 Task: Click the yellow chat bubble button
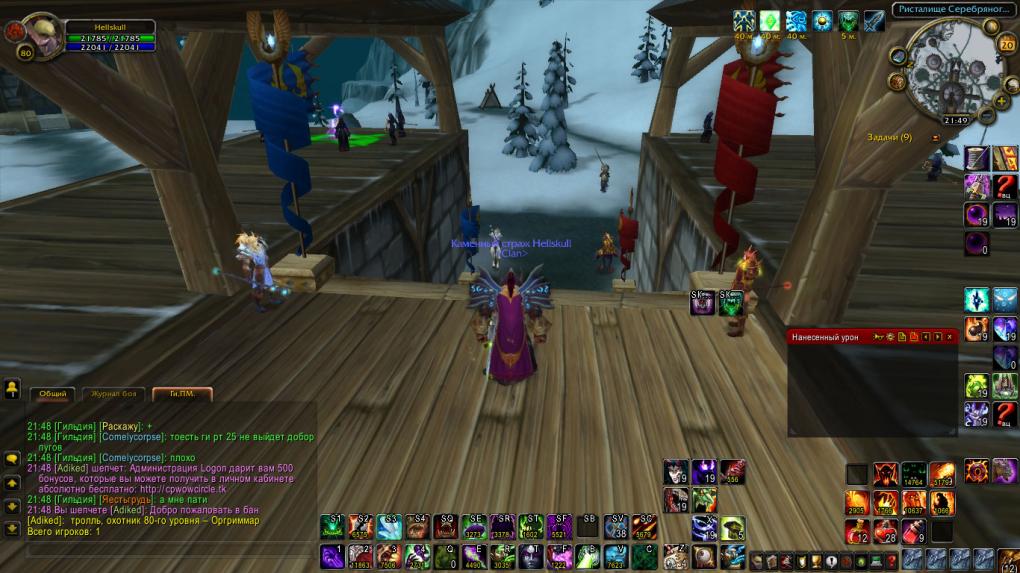tap(13, 459)
